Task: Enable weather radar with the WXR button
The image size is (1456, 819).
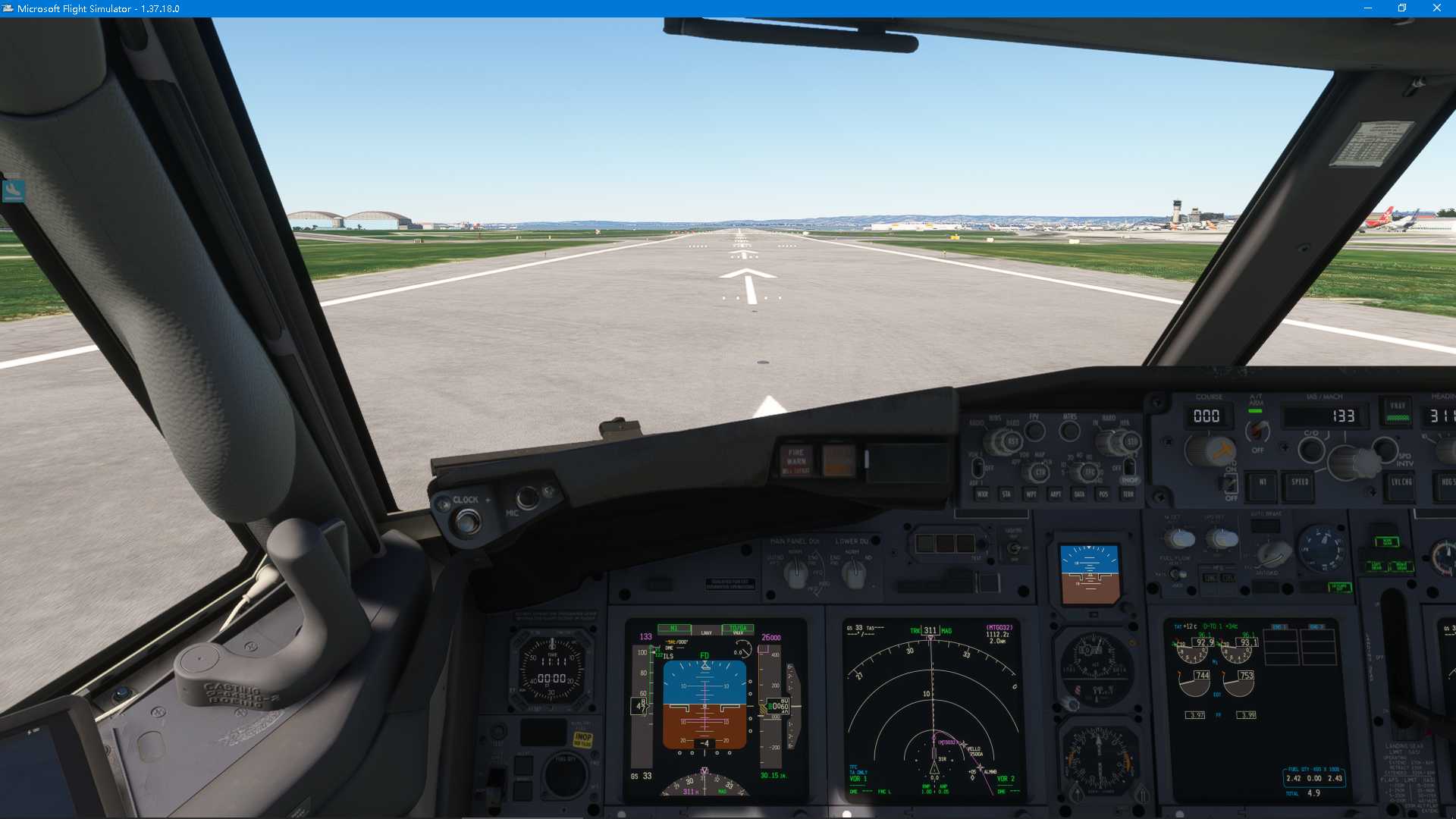Action: (982, 494)
